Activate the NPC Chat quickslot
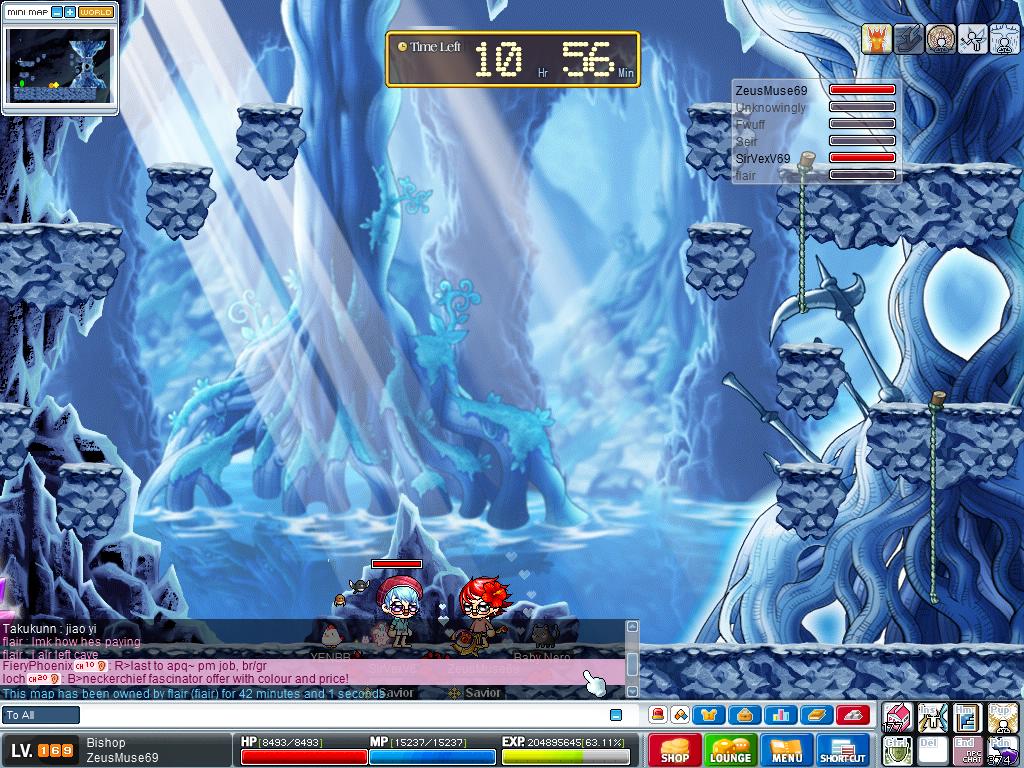This screenshot has height=768, width=1024. [x=968, y=750]
